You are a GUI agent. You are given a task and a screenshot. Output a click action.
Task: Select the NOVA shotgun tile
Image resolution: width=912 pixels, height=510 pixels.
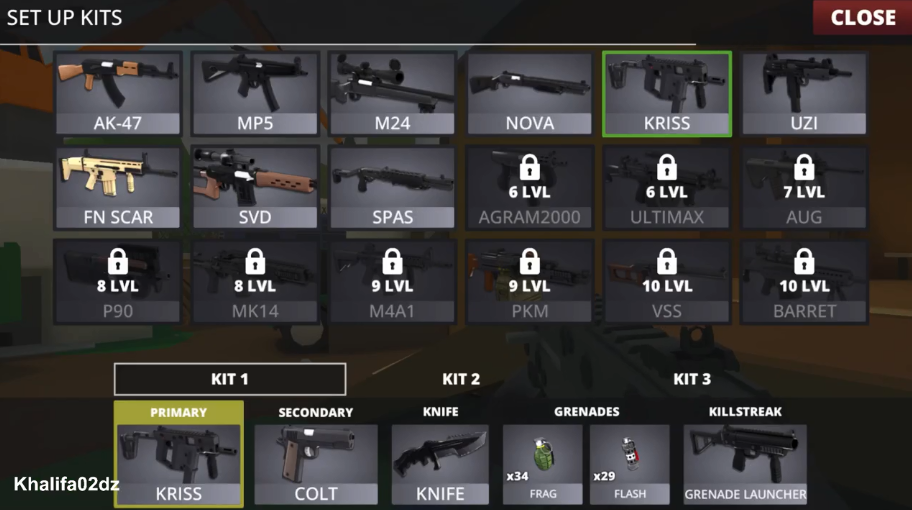click(529, 94)
